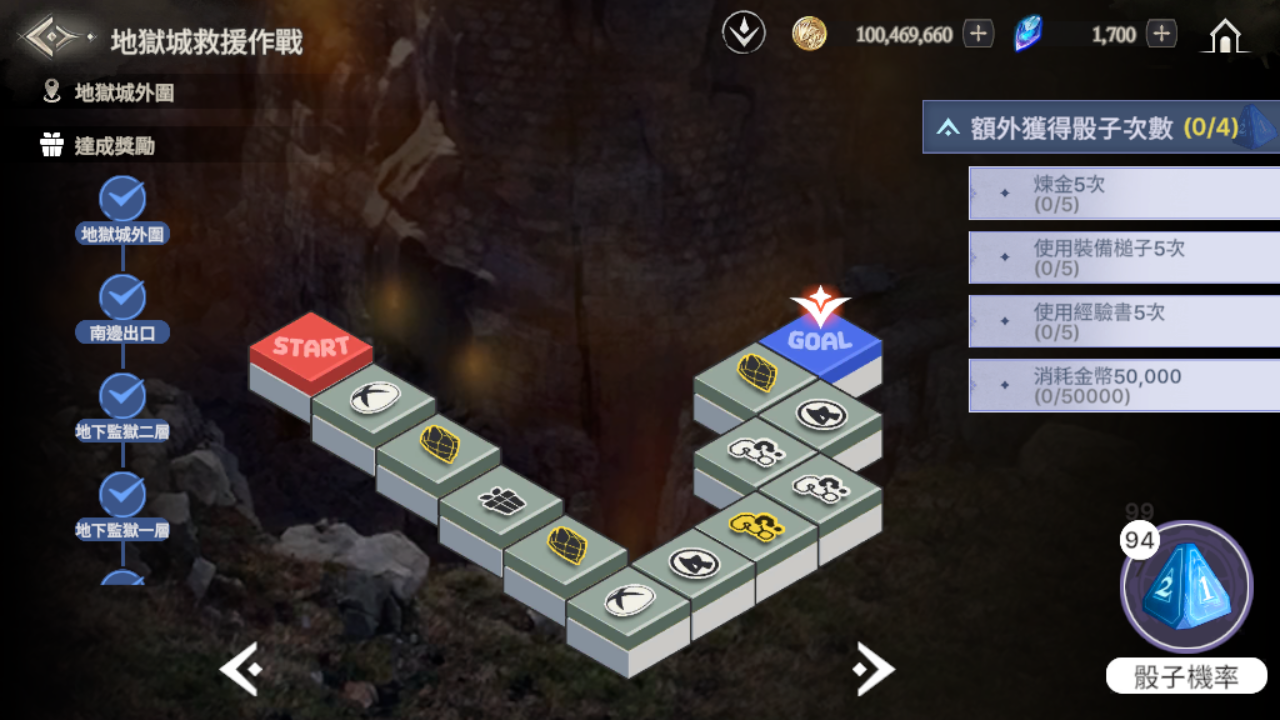This screenshot has height=720, width=1280.
Task: Open the 使用經驗書5次 mission row
Action: pyautogui.click(x=1123, y=321)
